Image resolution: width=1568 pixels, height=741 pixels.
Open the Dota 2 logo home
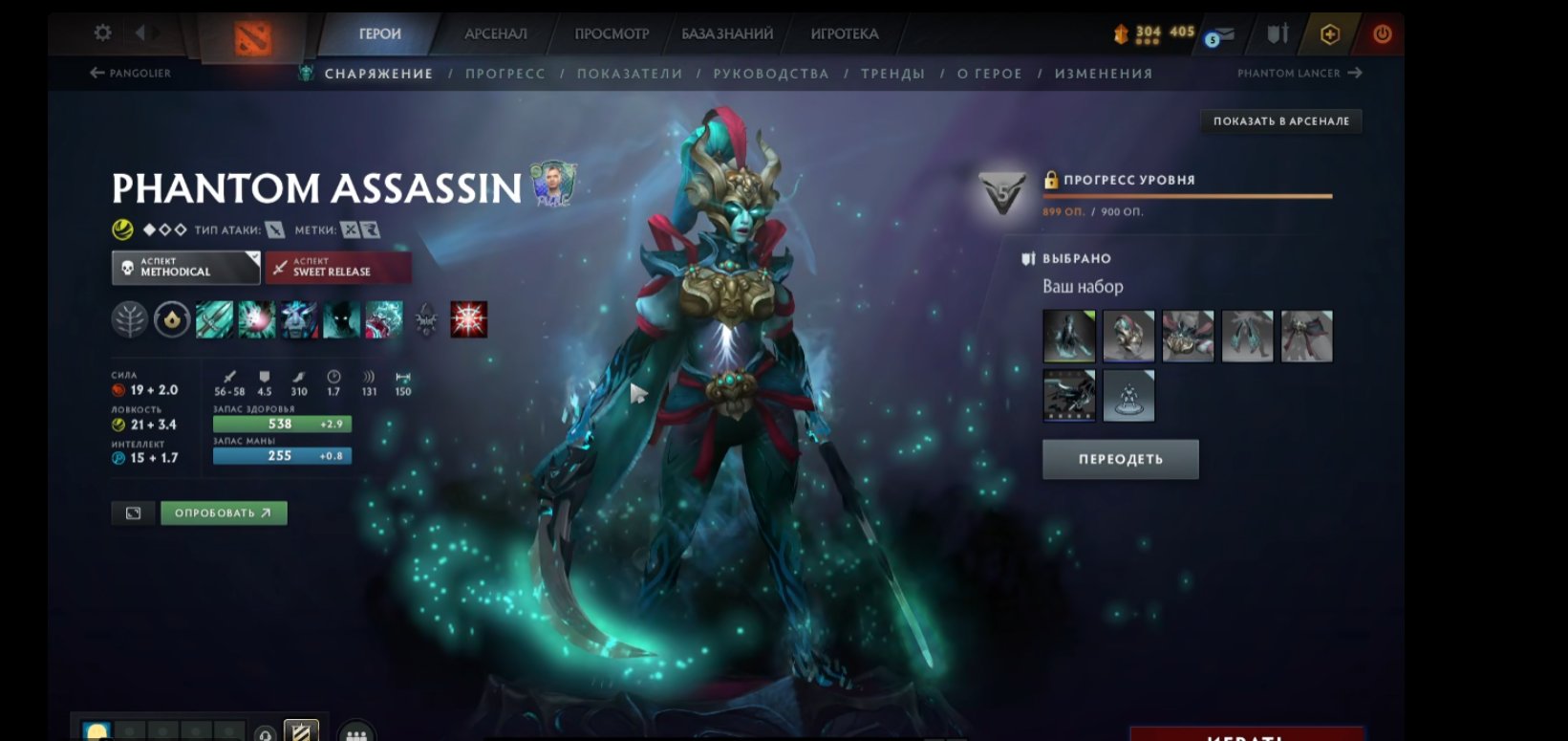[x=252, y=38]
